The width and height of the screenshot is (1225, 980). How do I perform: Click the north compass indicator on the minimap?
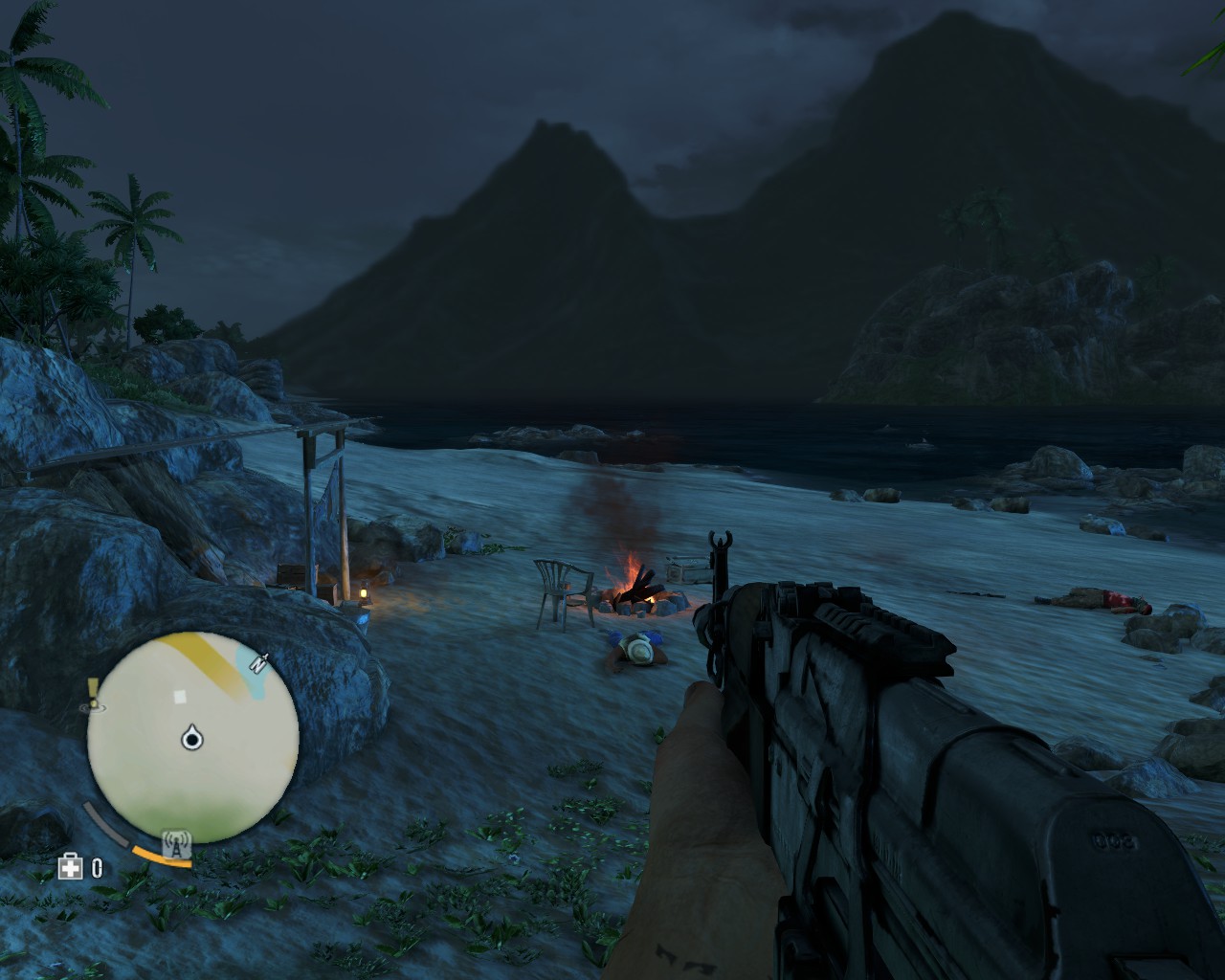(x=258, y=660)
